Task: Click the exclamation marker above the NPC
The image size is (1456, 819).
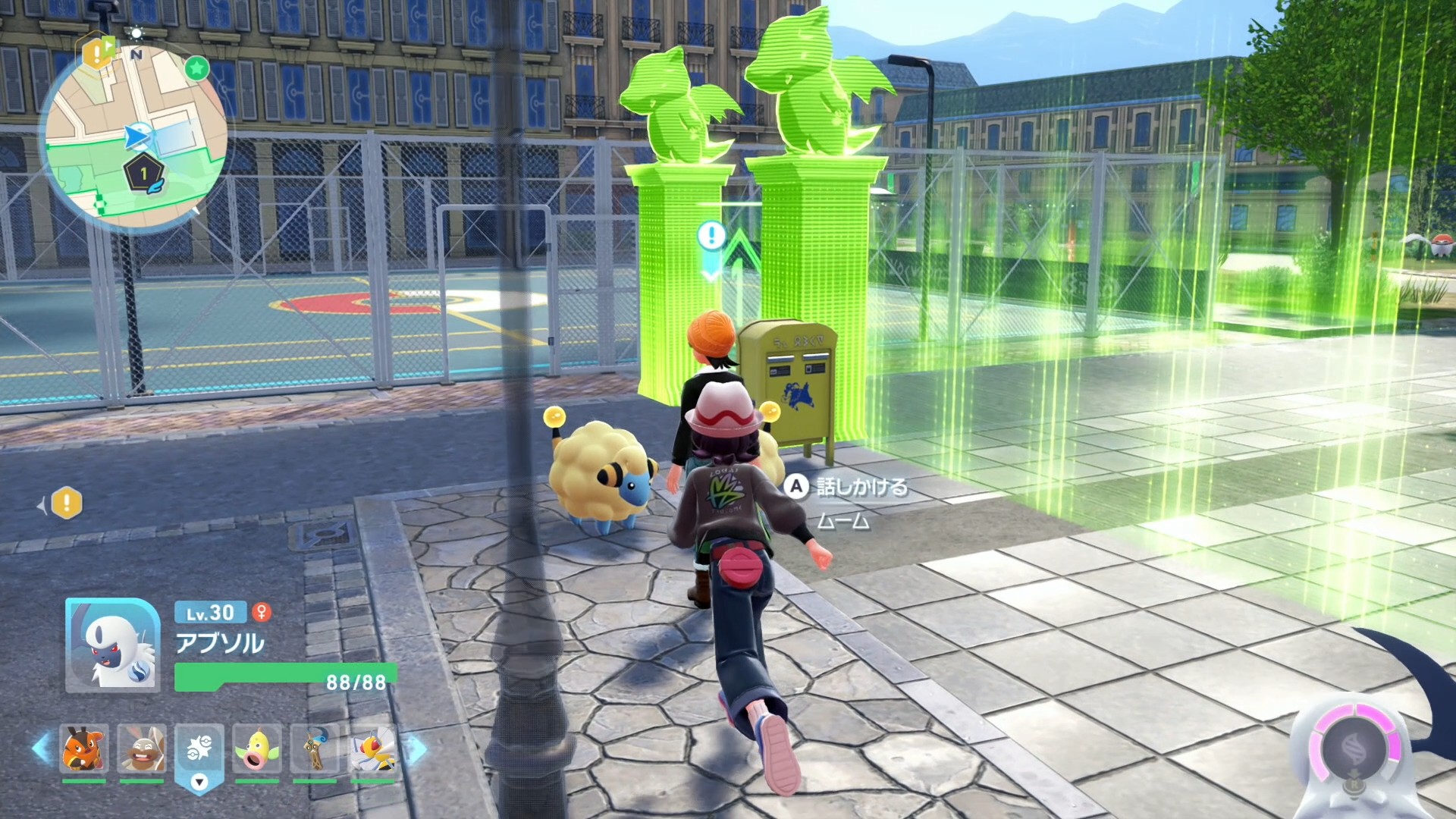Action: tap(711, 235)
